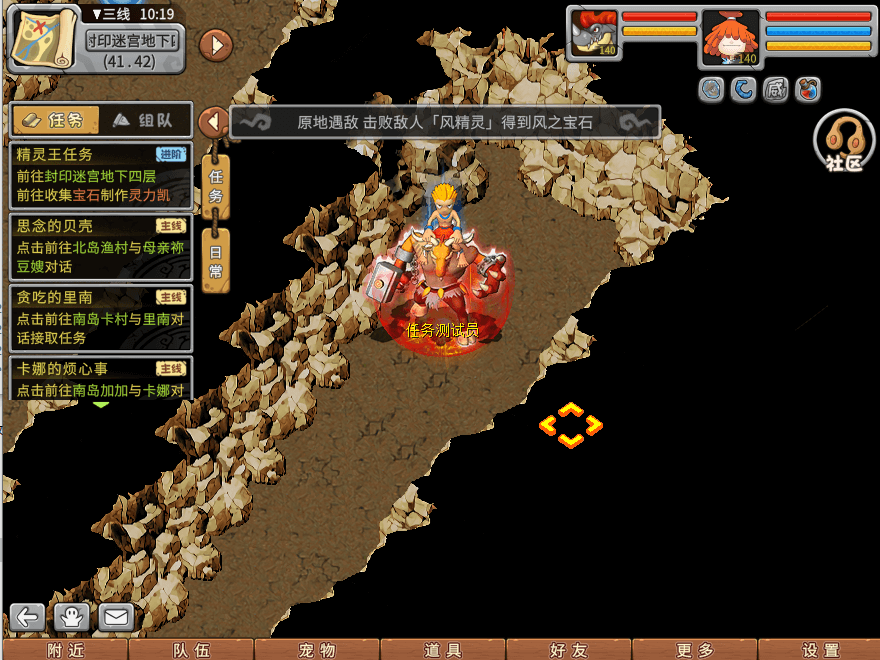Open the envelope mail button
Viewport: 880px width, 660px height.
click(x=116, y=617)
